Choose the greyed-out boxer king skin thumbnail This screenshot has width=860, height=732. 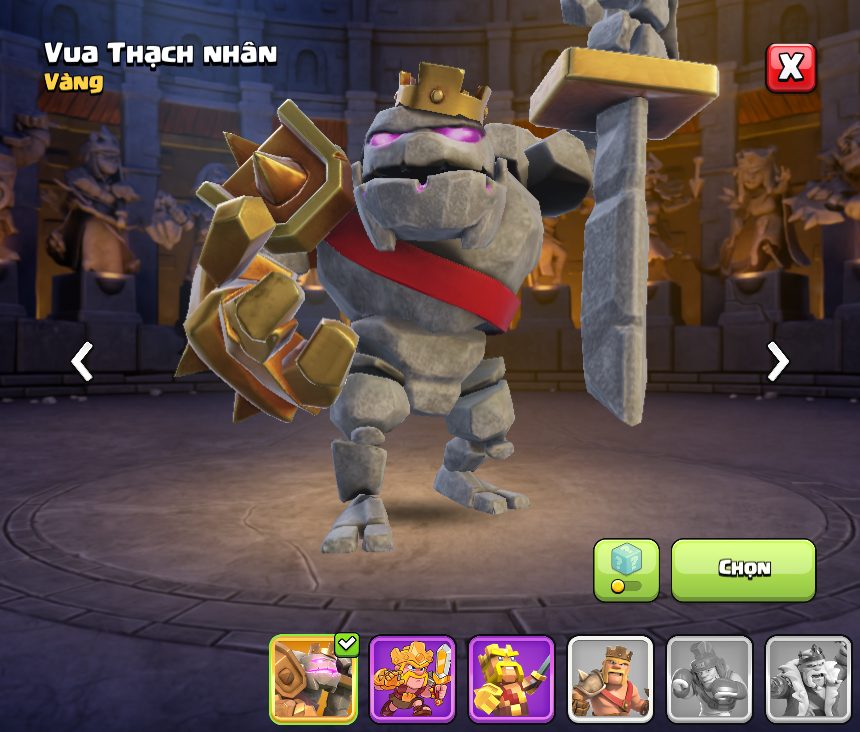click(709, 679)
